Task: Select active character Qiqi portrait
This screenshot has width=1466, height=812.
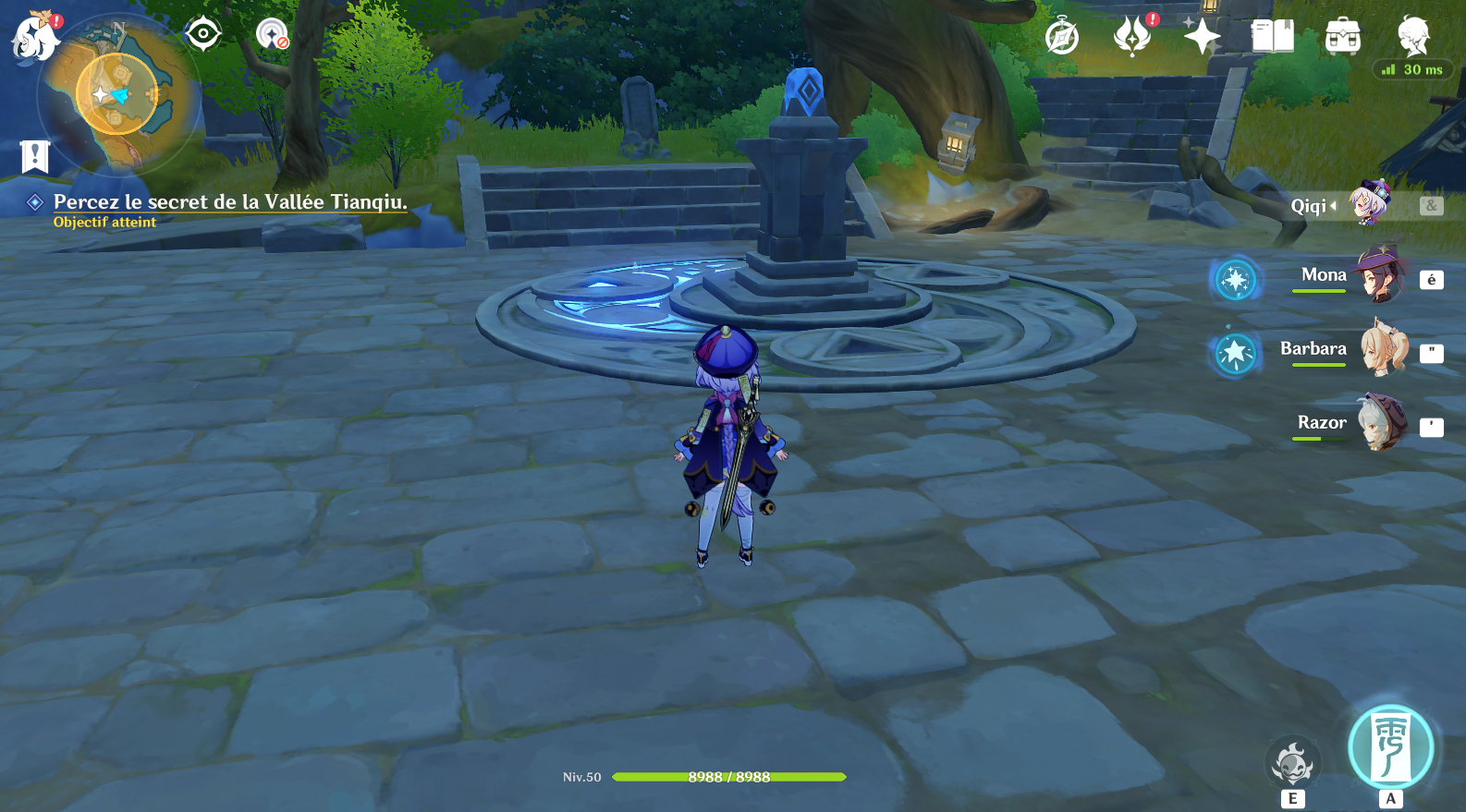Action: 1369,204
